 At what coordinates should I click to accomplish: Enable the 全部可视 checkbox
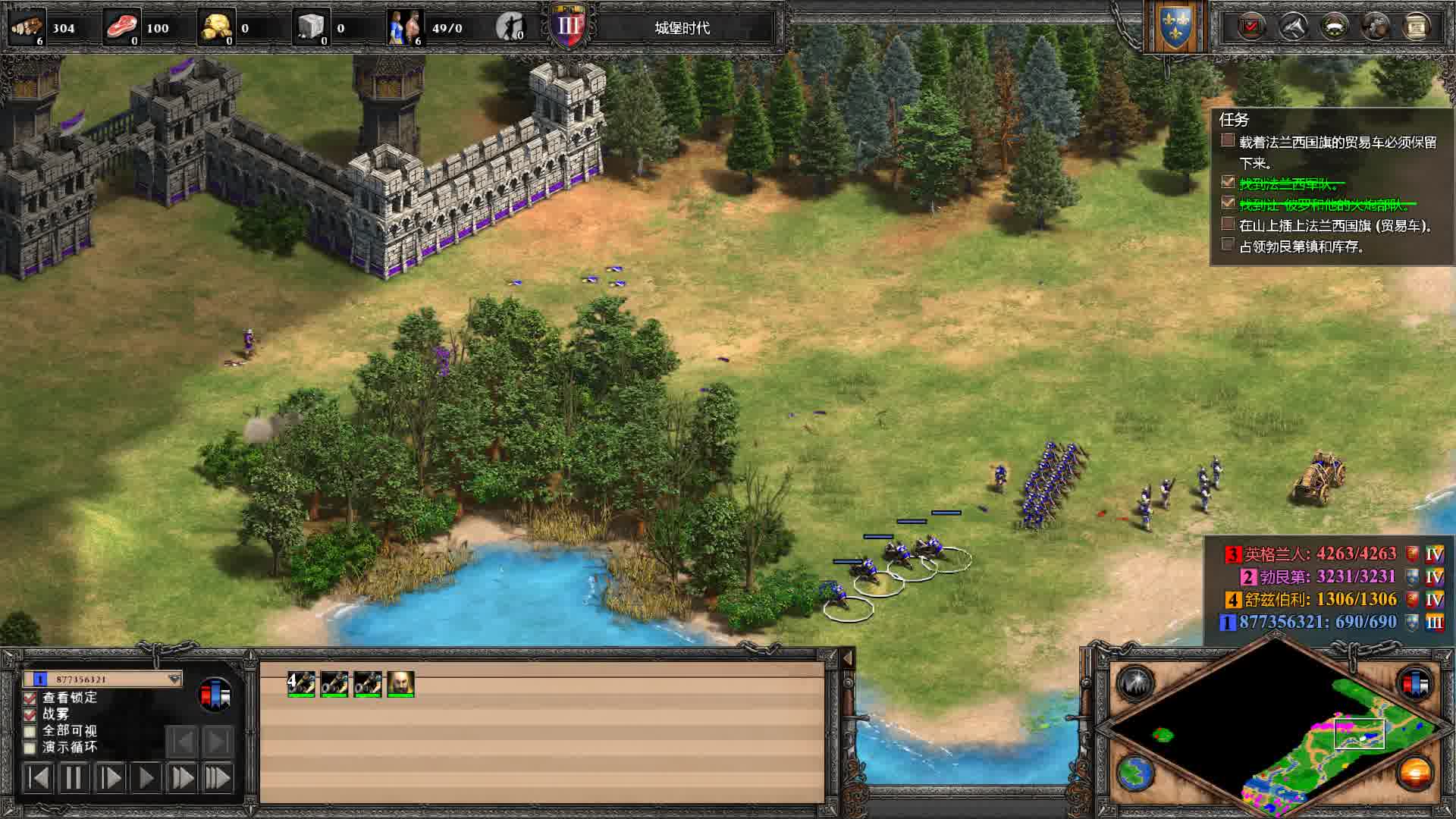(x=30, y=731)
